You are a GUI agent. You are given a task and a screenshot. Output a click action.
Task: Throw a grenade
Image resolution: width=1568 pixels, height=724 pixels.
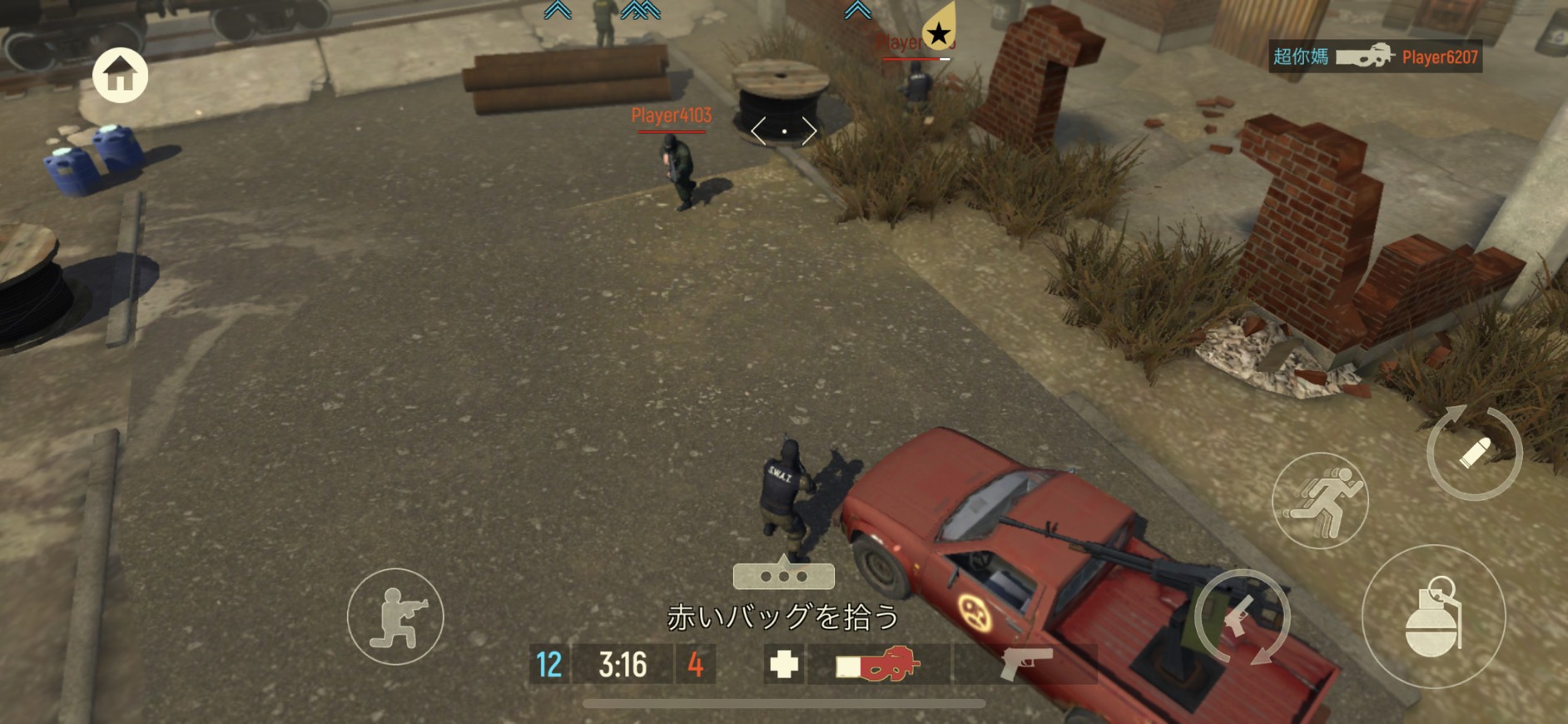(x=1433, y=617)
